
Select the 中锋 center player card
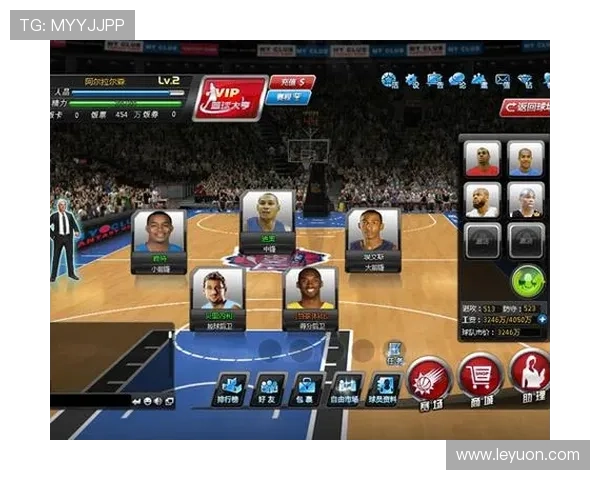[267, 220]
